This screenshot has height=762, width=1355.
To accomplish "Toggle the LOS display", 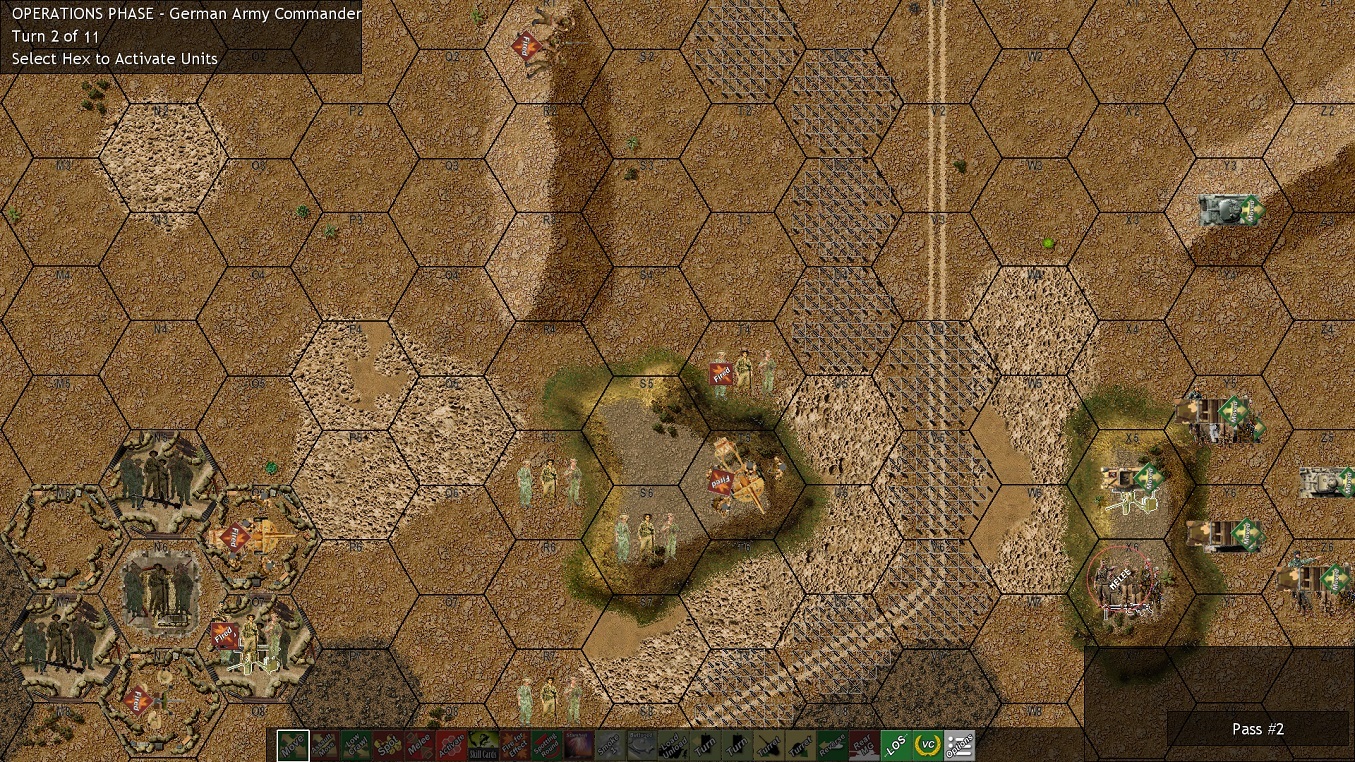I will (896, 745).
